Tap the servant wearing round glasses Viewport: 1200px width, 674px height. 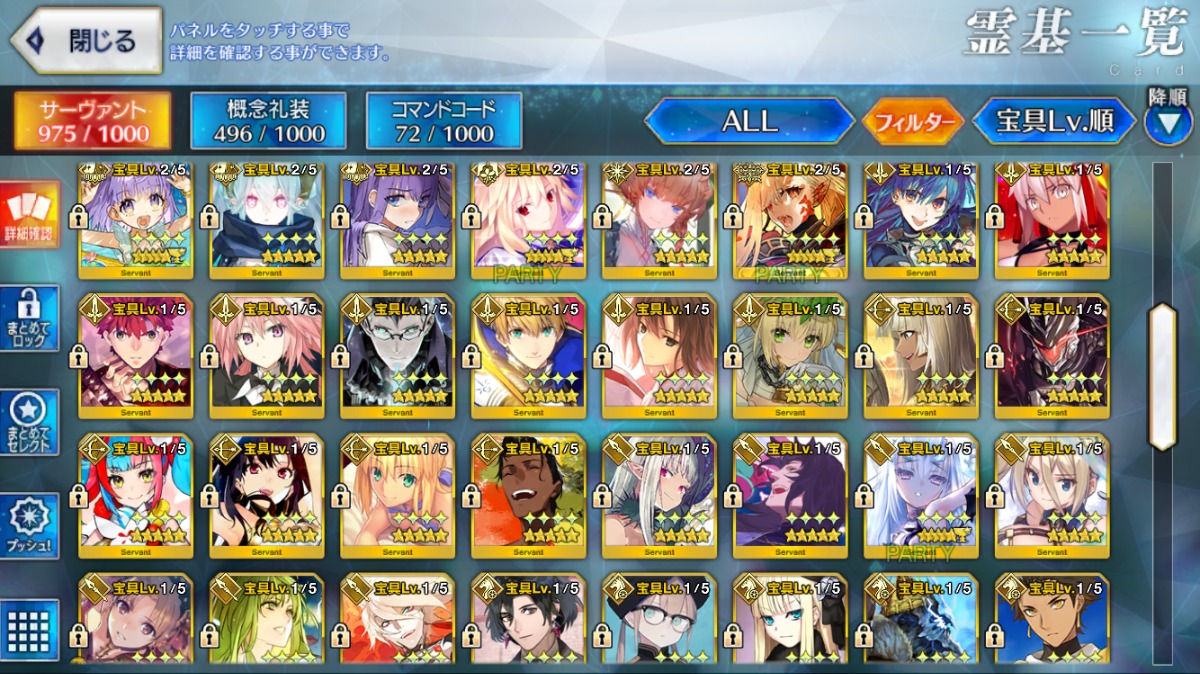point(660,620)
